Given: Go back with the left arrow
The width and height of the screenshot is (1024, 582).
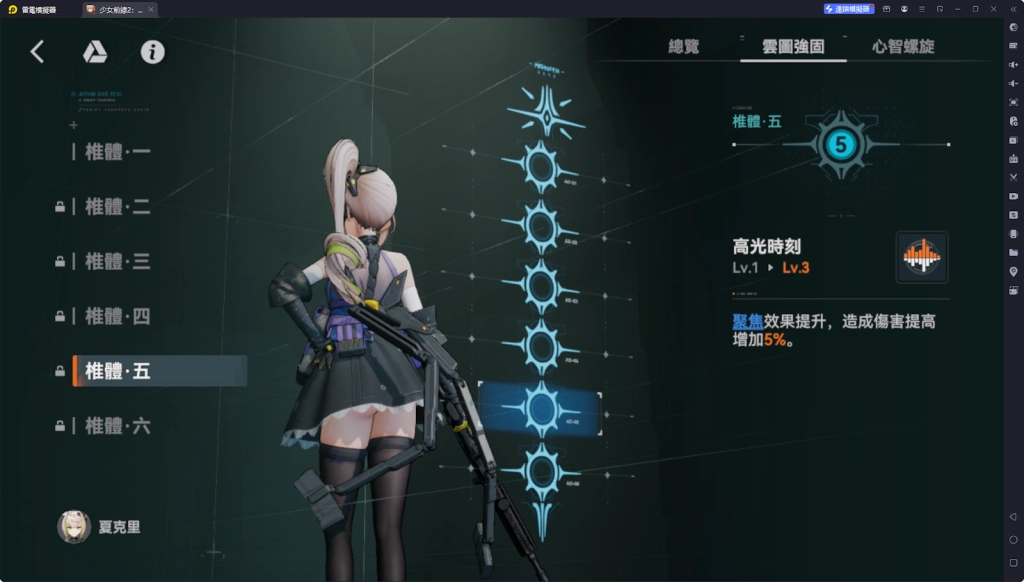Looking at the screenshot, I should [37, 52].
